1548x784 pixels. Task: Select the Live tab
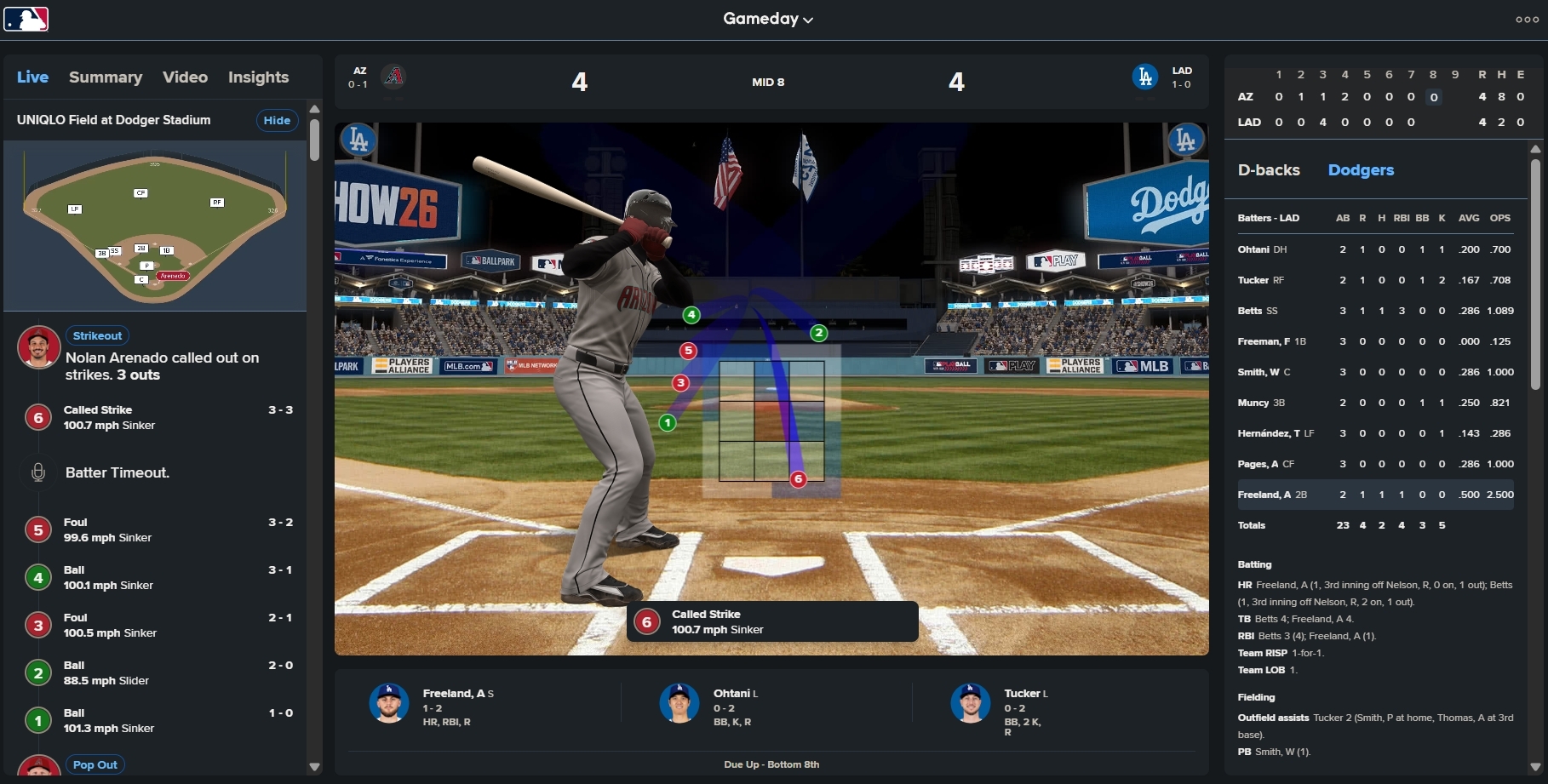click(x=32, y=77)
